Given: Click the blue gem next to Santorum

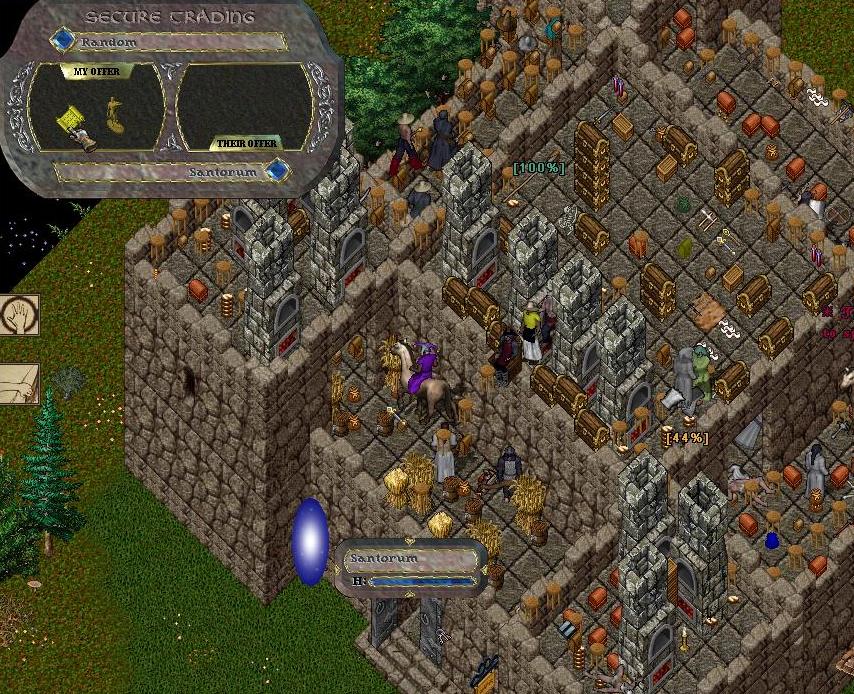Looking at the screenshot, I should pos(276,171).
